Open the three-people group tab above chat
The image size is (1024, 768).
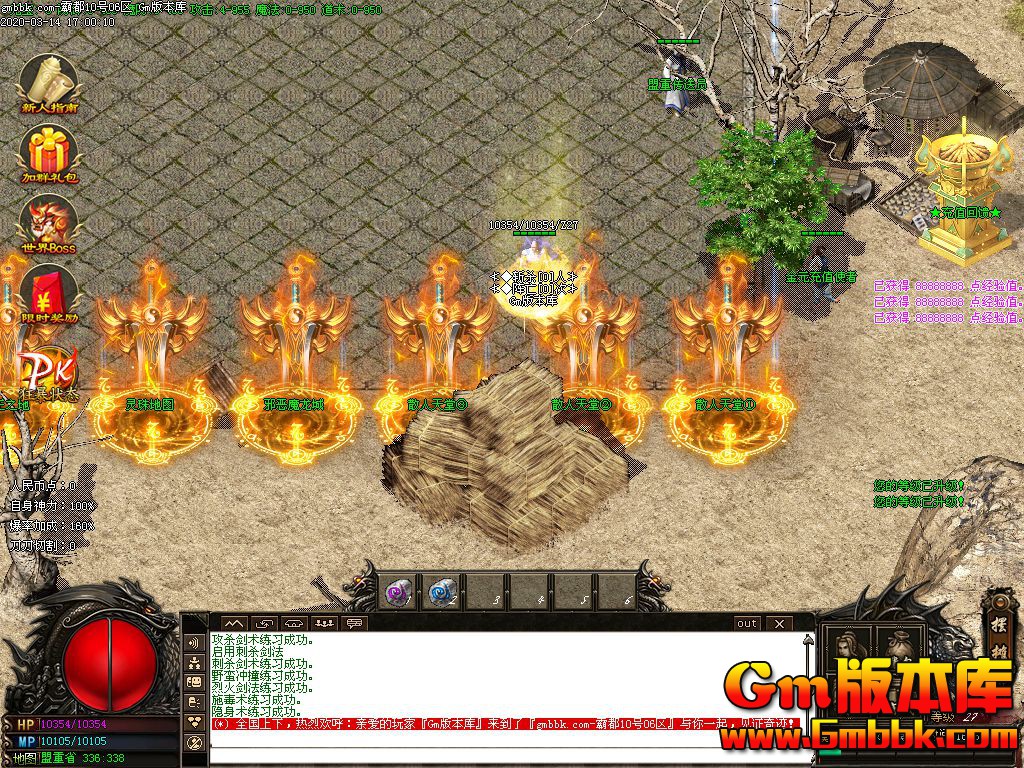323,623
